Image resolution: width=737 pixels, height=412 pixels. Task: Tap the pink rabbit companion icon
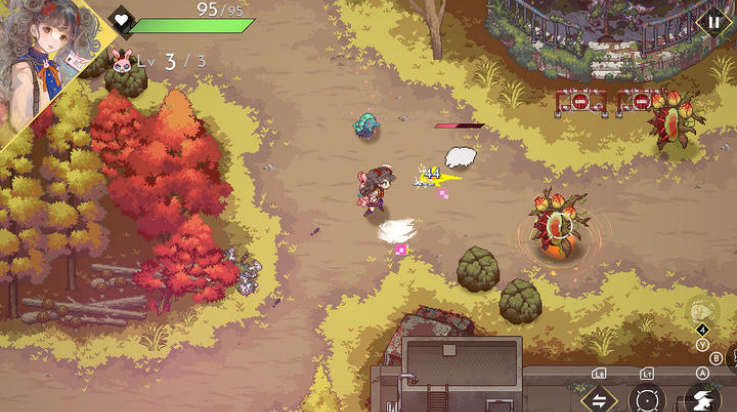click(x=123, y=62)
